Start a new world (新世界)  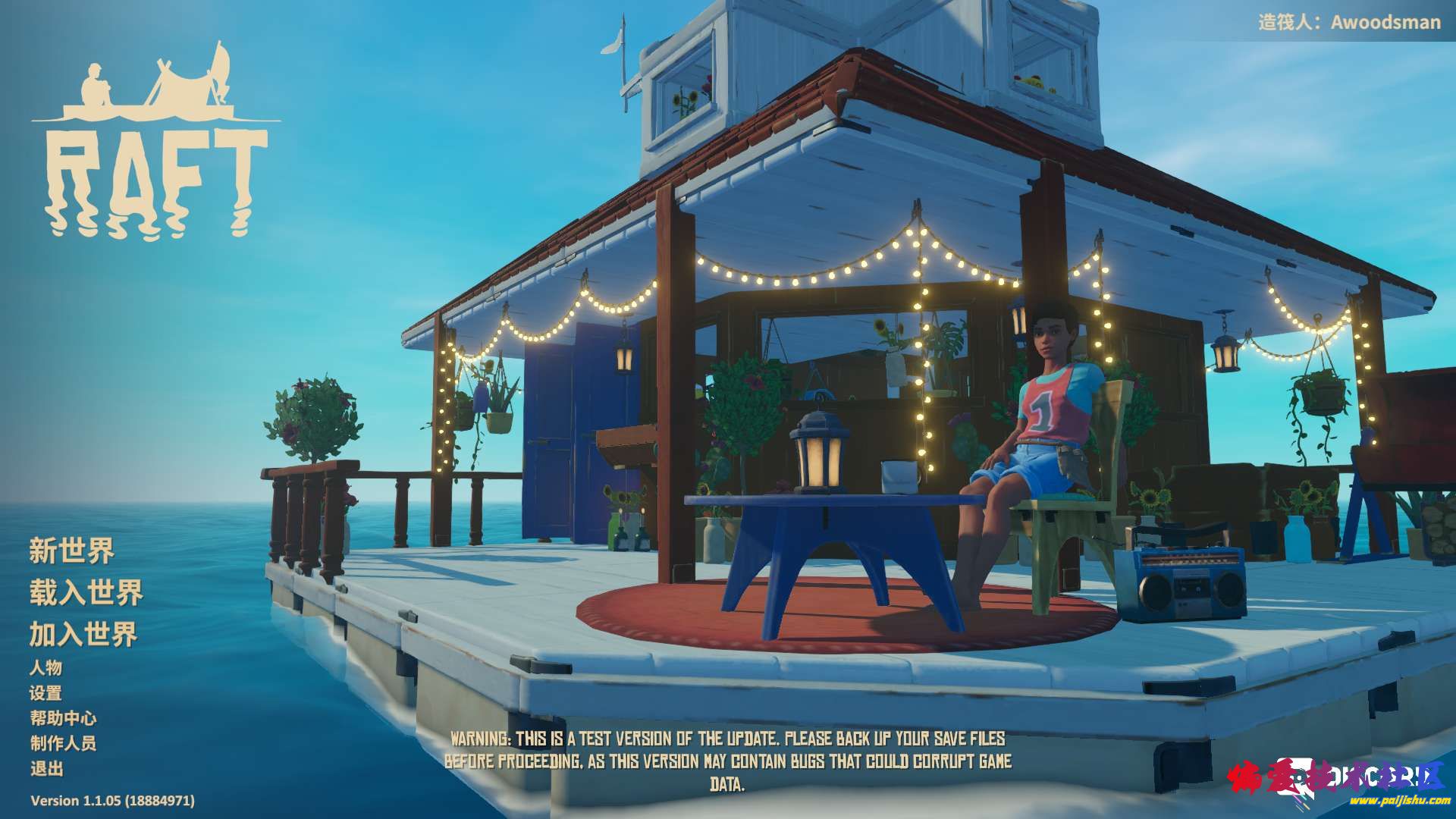tap(71, 551)
